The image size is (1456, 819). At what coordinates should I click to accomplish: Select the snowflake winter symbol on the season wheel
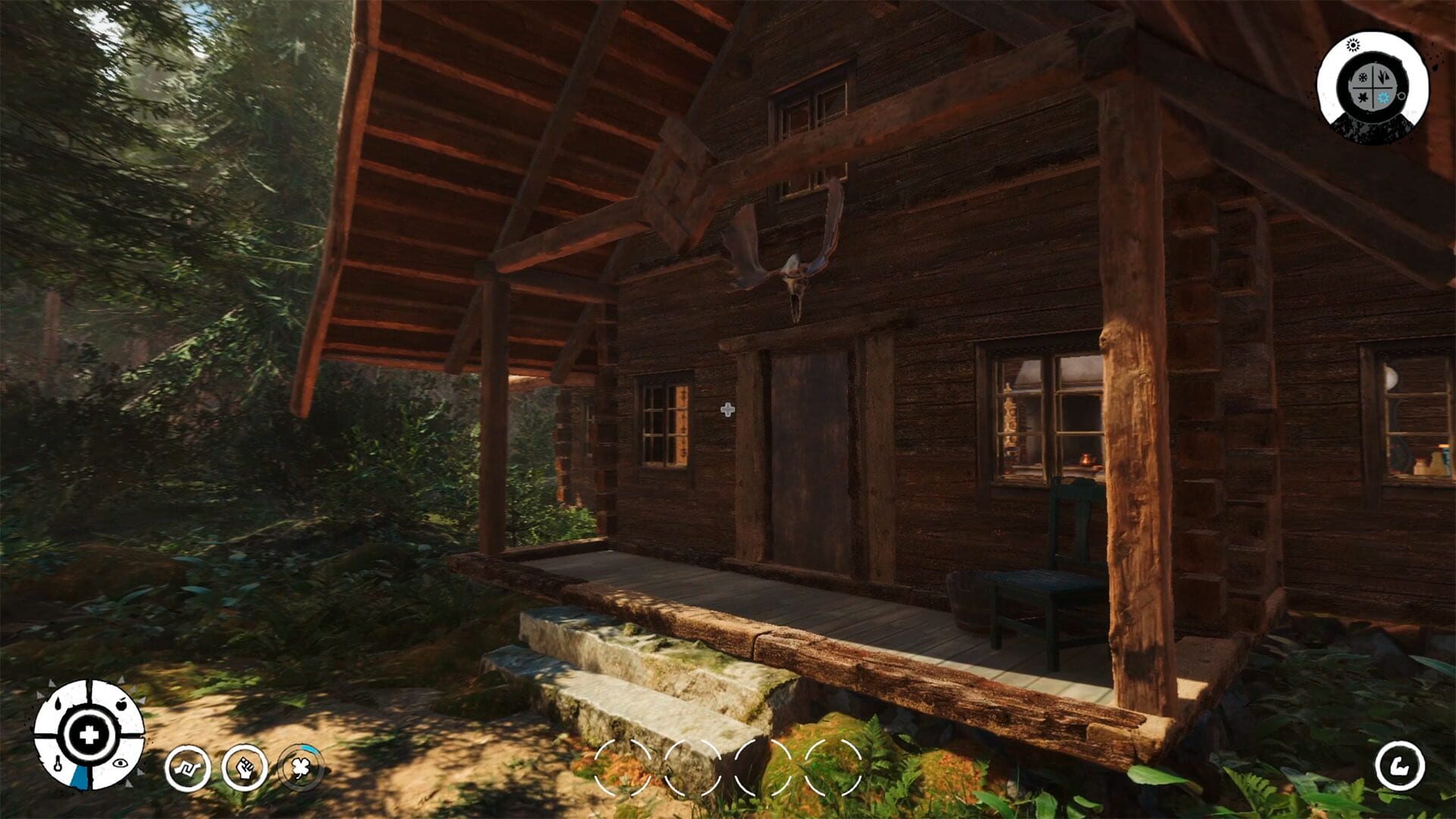pos(1363,77)
